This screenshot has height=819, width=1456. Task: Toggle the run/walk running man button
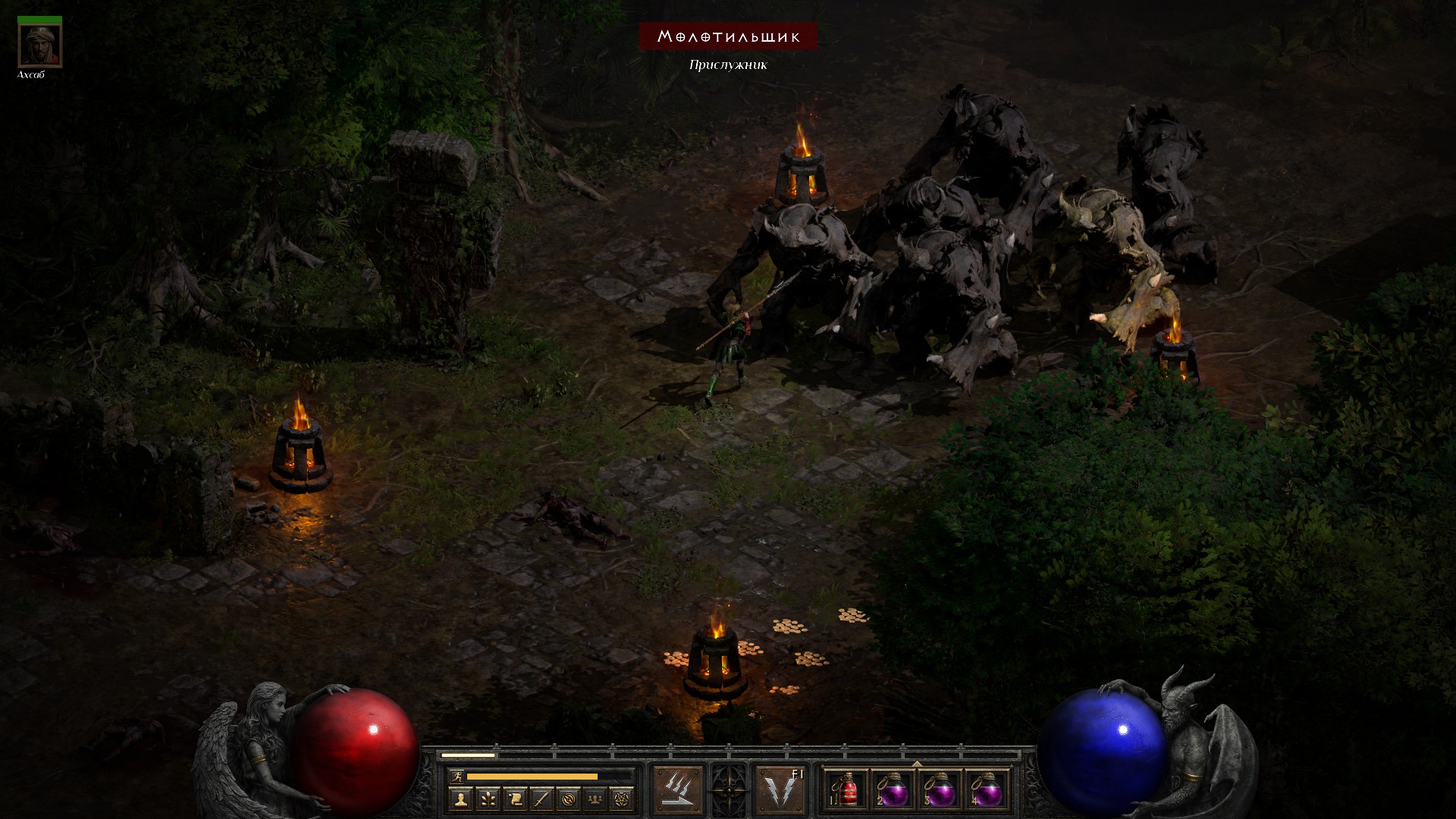tap(456, 777)
